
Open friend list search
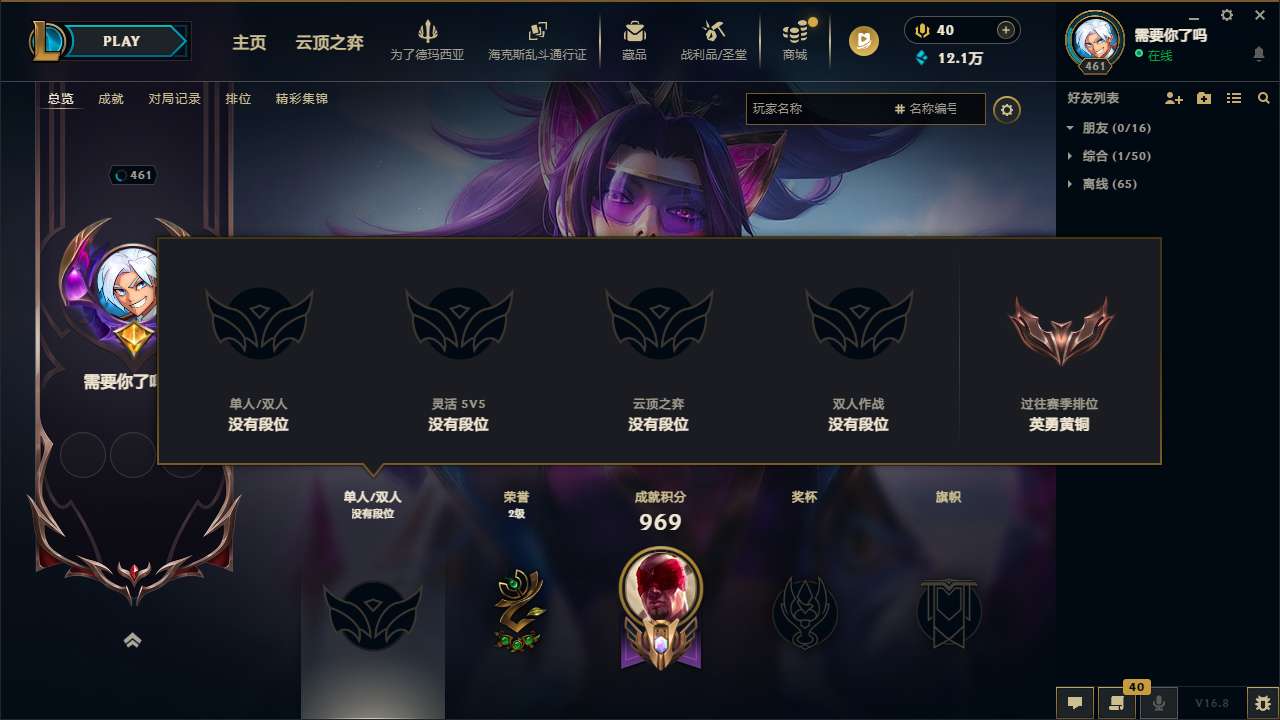(x=1263, y=98)
